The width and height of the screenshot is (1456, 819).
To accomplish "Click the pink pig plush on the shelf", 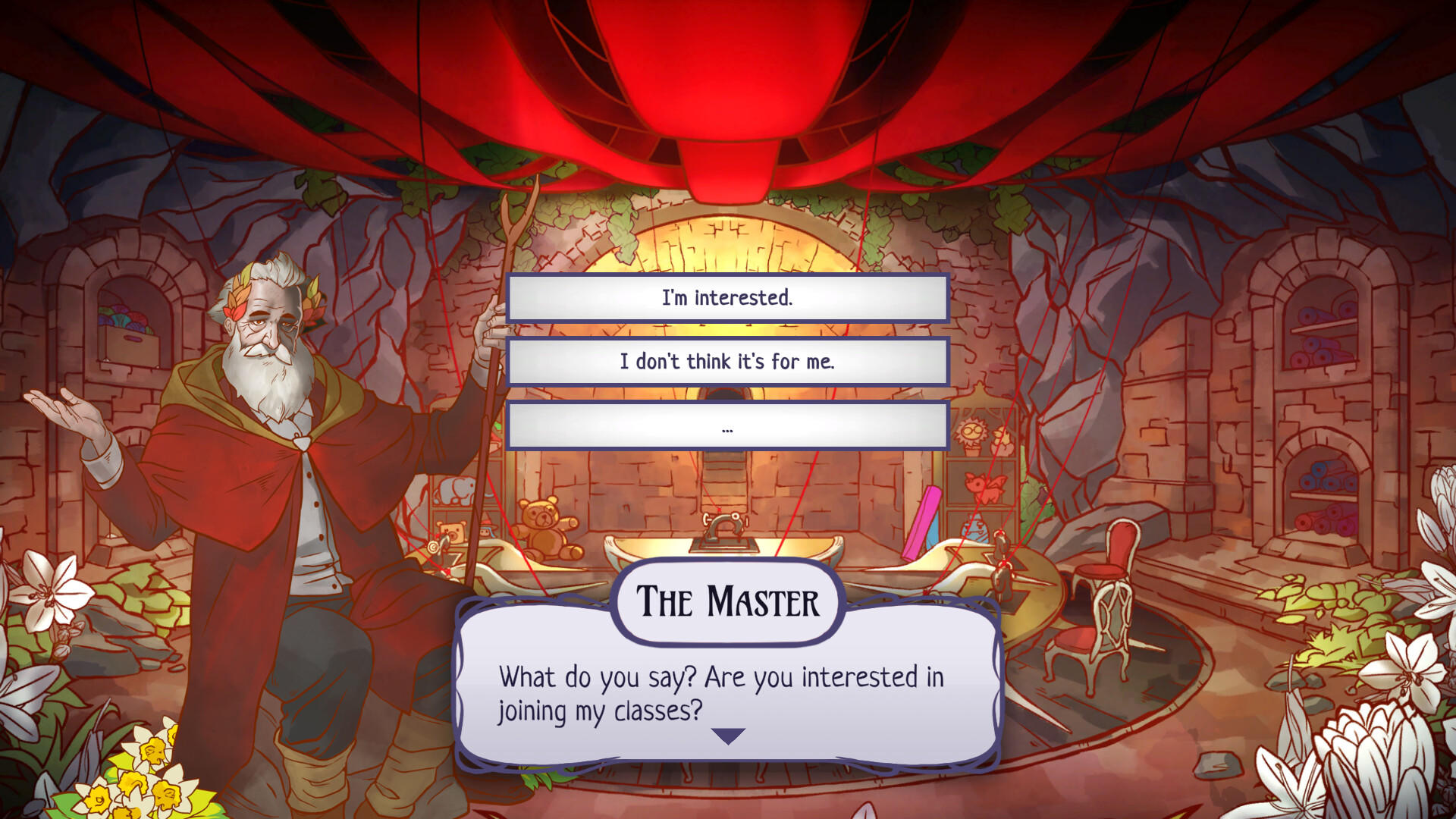I will (x=984, y=487).
